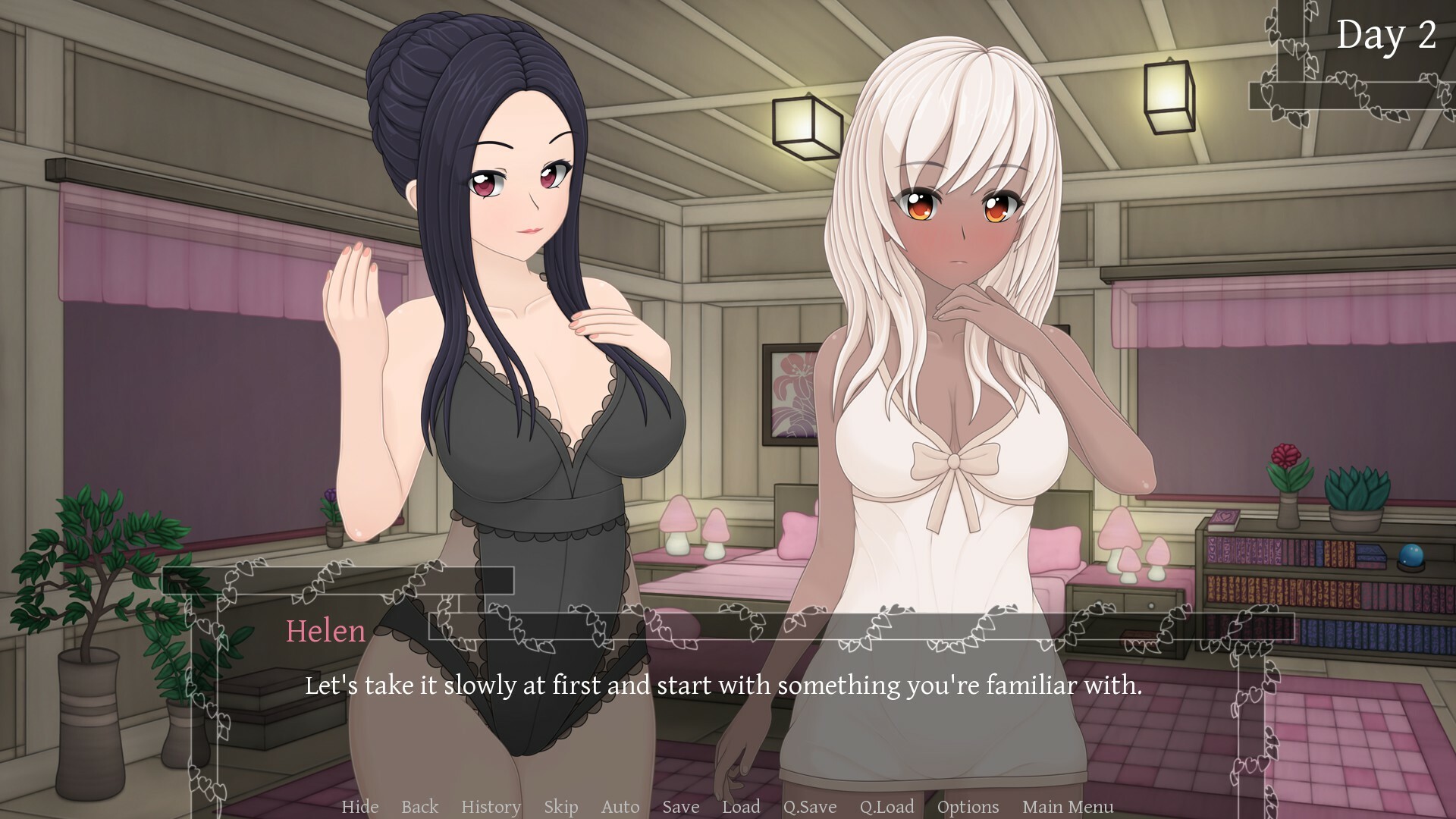
Task: Open the History log
Action: 491,807
